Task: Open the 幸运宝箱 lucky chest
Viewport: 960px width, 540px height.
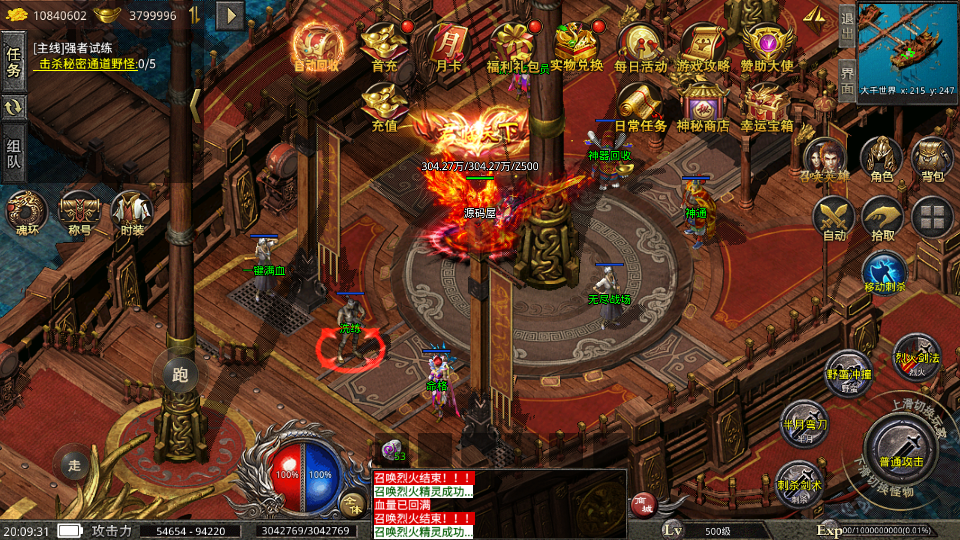Action: (x=767, y=106)
